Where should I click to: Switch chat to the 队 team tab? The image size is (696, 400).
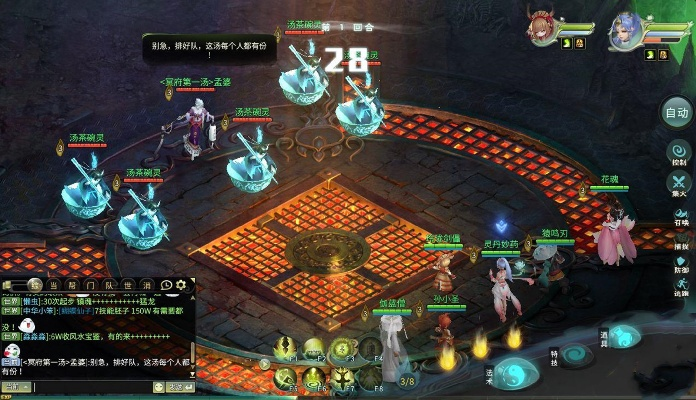coord(109,286)
